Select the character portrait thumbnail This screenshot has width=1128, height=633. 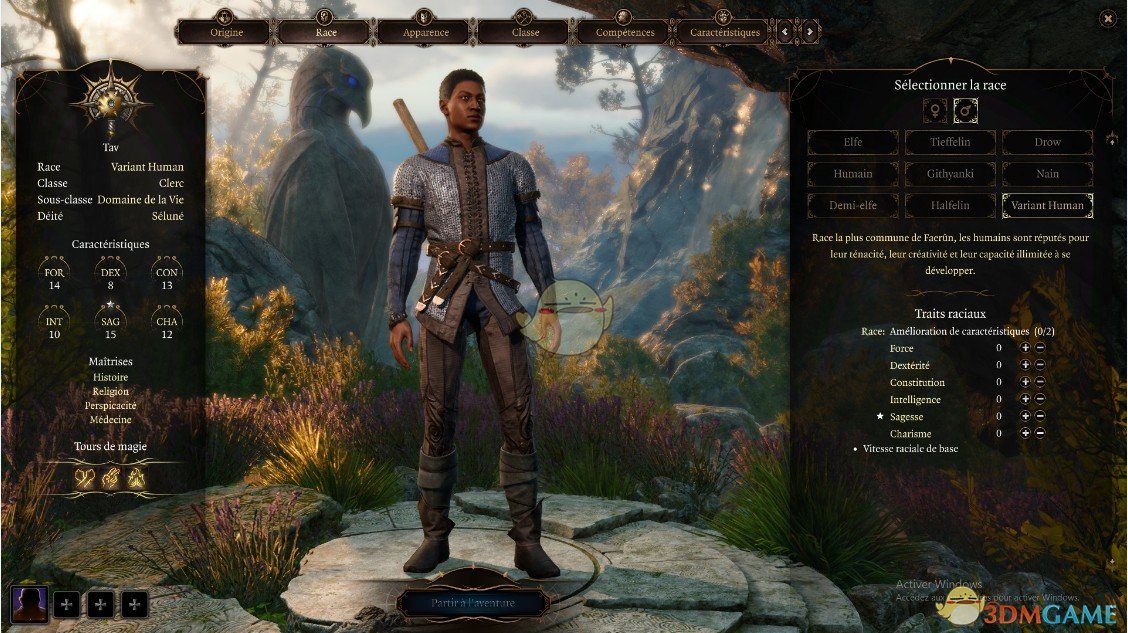(29, 603)
